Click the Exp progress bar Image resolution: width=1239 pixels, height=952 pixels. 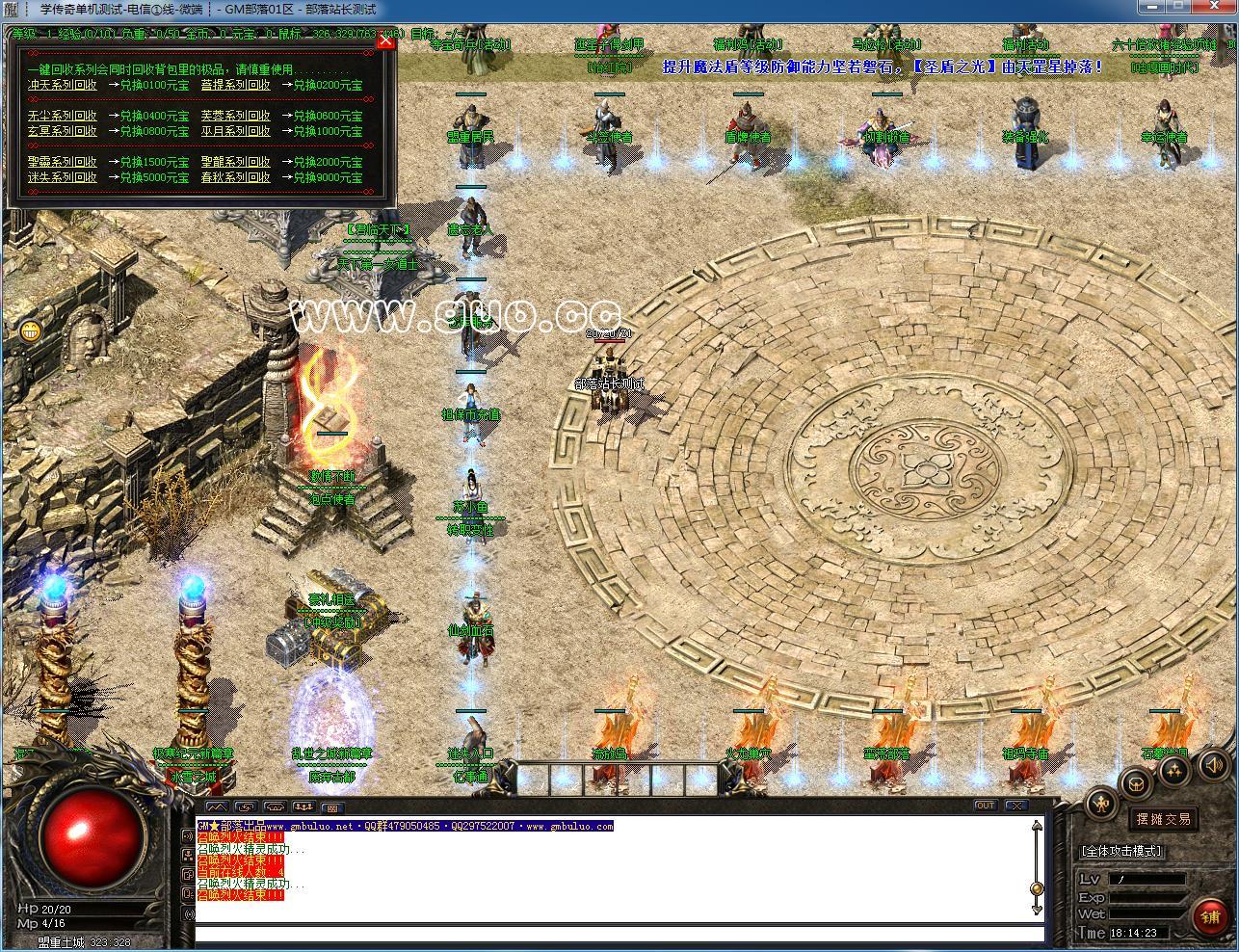pyautogui.click(x=1147, y=896)
